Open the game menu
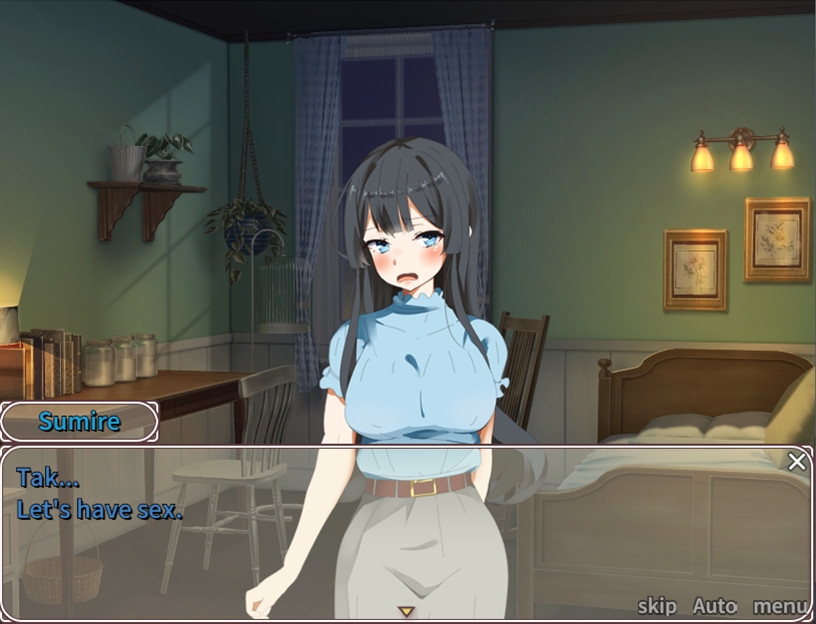This screenshot has height=624, width=816. 780,606
